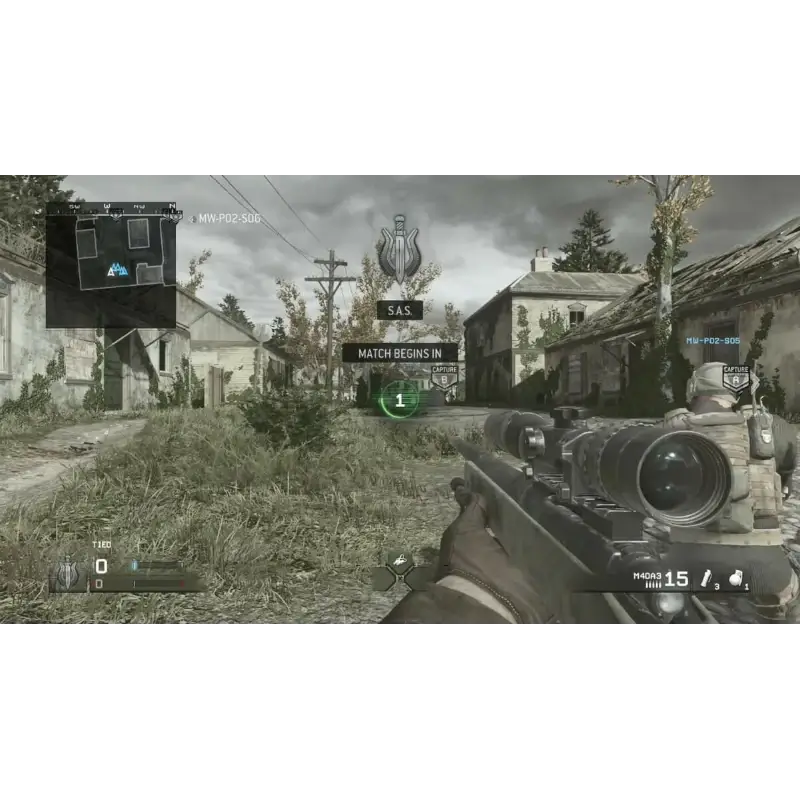Screen dimensions: 800x800
Task: Select the Capture B objective marker
Action: tap(444, 376)
